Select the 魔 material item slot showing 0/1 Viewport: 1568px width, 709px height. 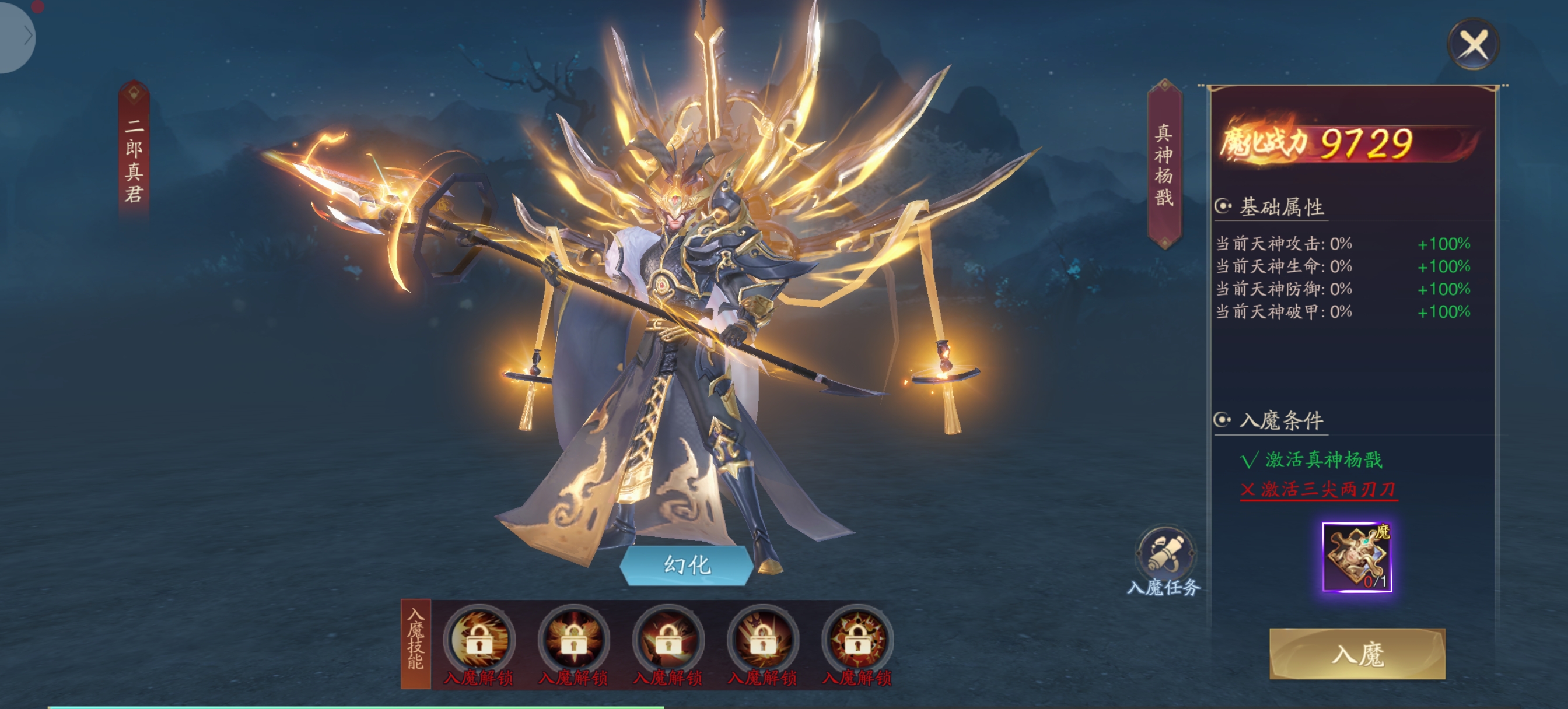click(1357, 557)
